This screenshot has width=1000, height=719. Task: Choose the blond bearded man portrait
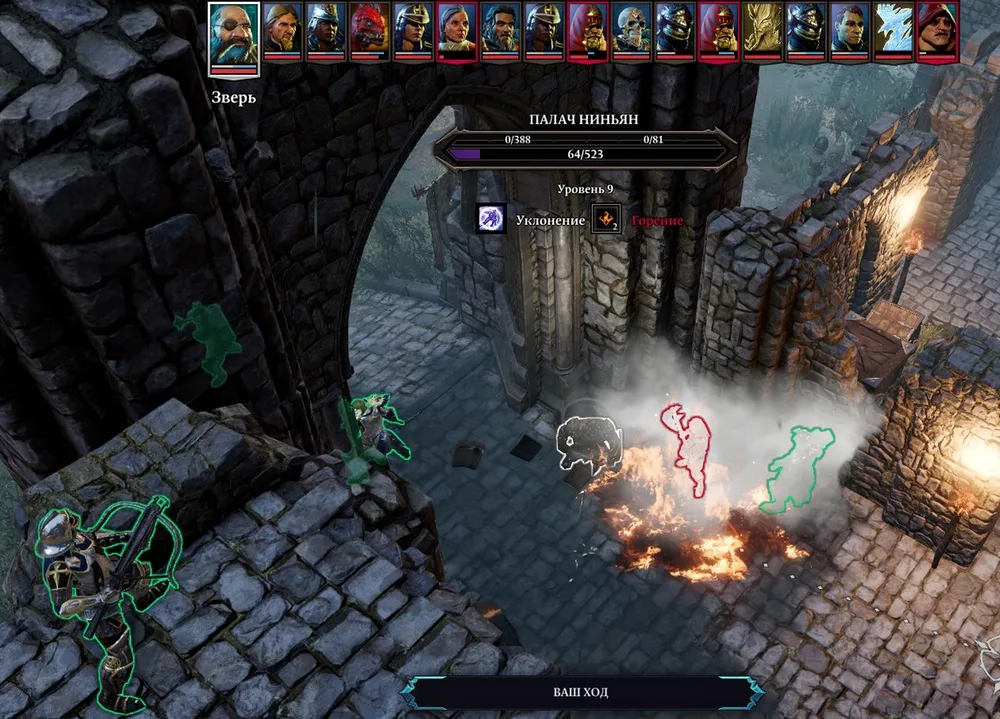coord(283,30)
